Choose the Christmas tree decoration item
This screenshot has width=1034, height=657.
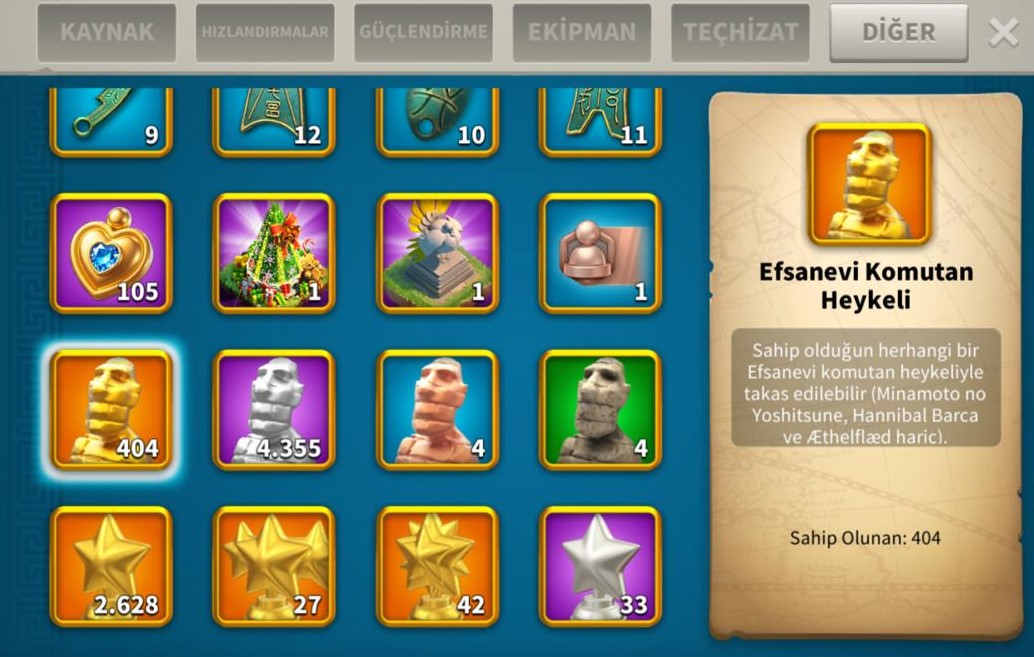274,253
